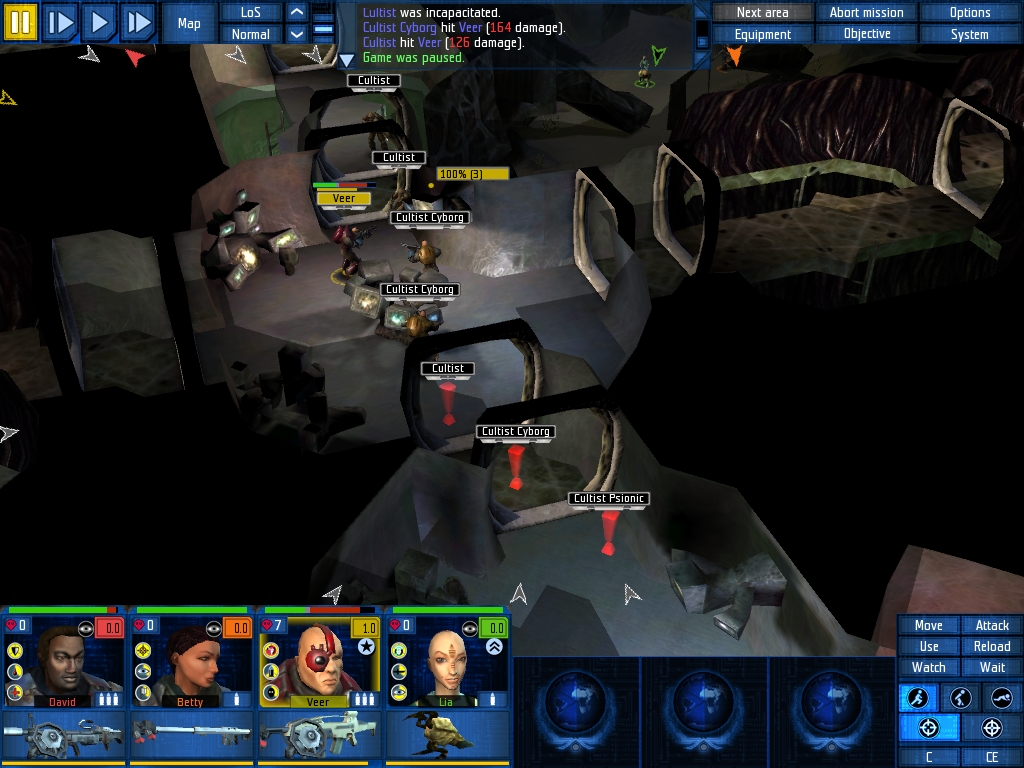Issue the Attack command
This screenshot has width=1024, height=768.
click(x=991, y=625)
